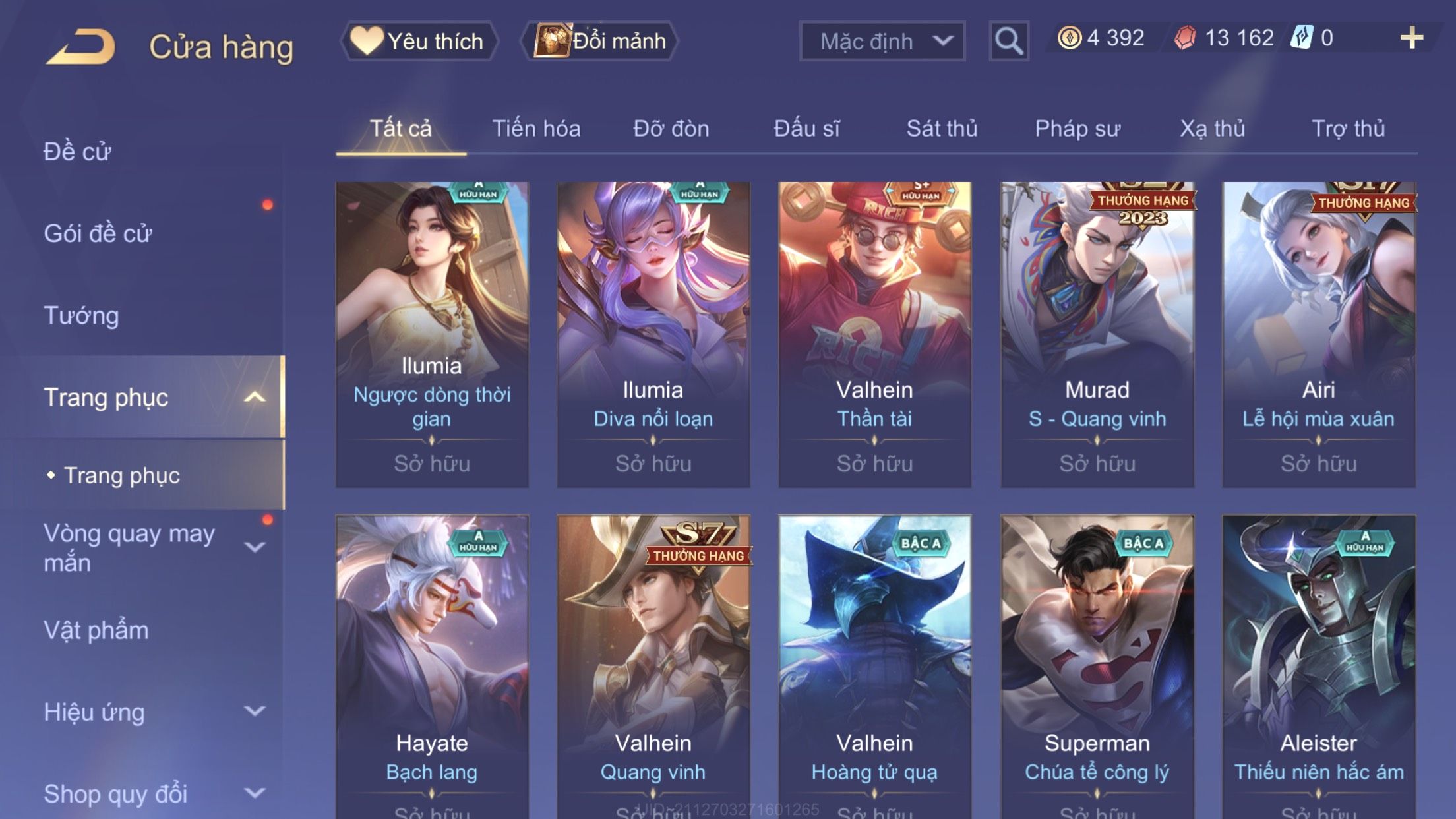The height and width of the screenshot is (819, 1456).
Task: Select the Sát thủ category tab
Action: coord(942,129)
